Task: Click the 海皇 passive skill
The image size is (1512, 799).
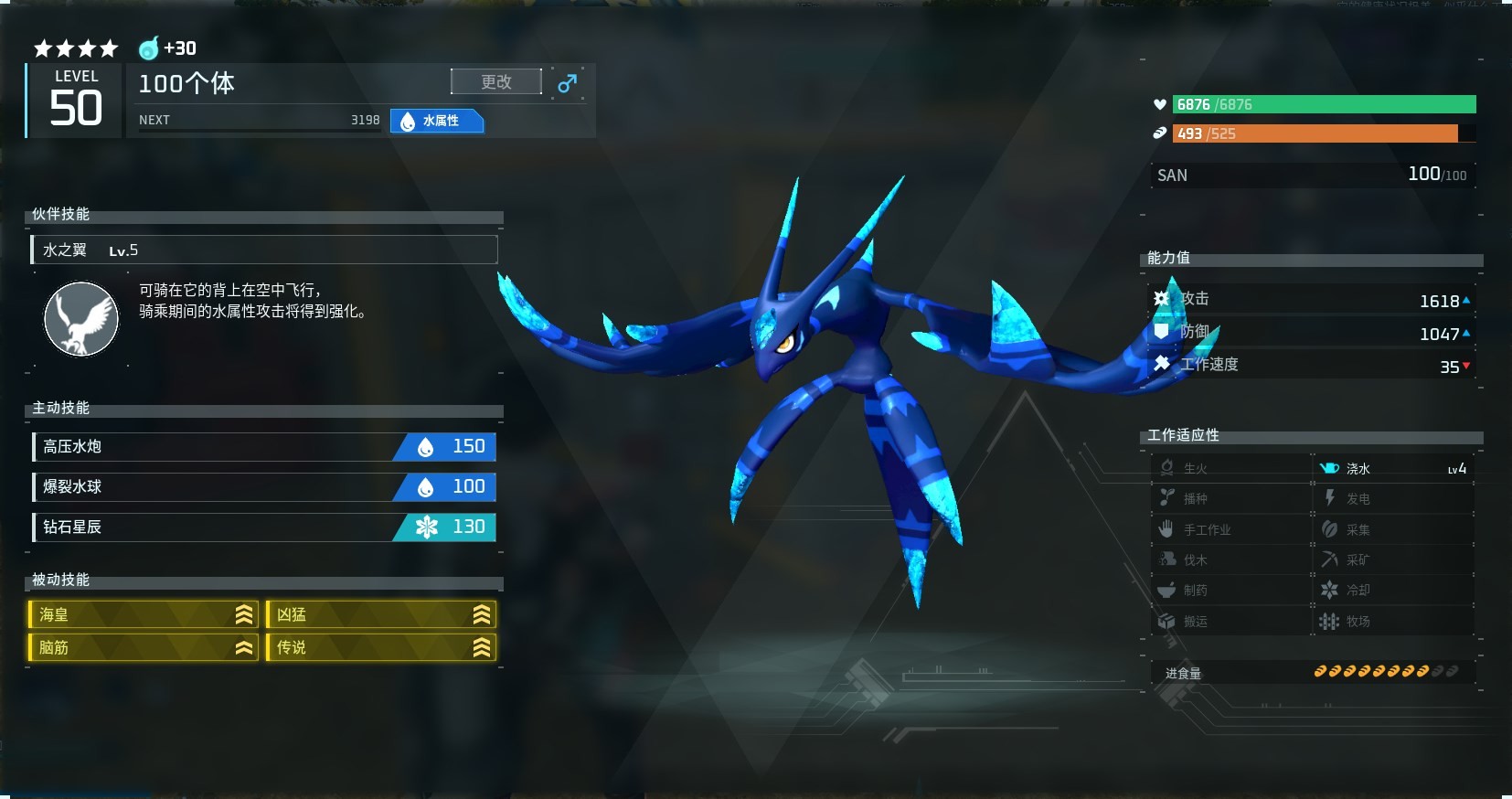Action: tap(144, 614)
